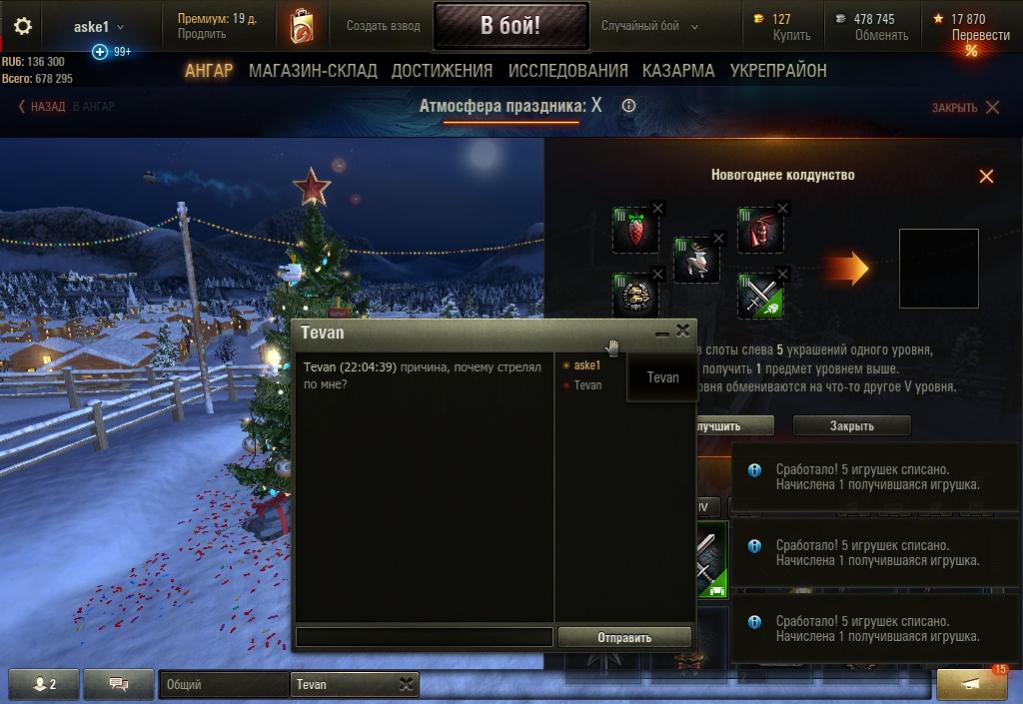Open the settings gear menu
Image resolution: width=1023 pixels, height=704 pixels.
pos(22,27)
